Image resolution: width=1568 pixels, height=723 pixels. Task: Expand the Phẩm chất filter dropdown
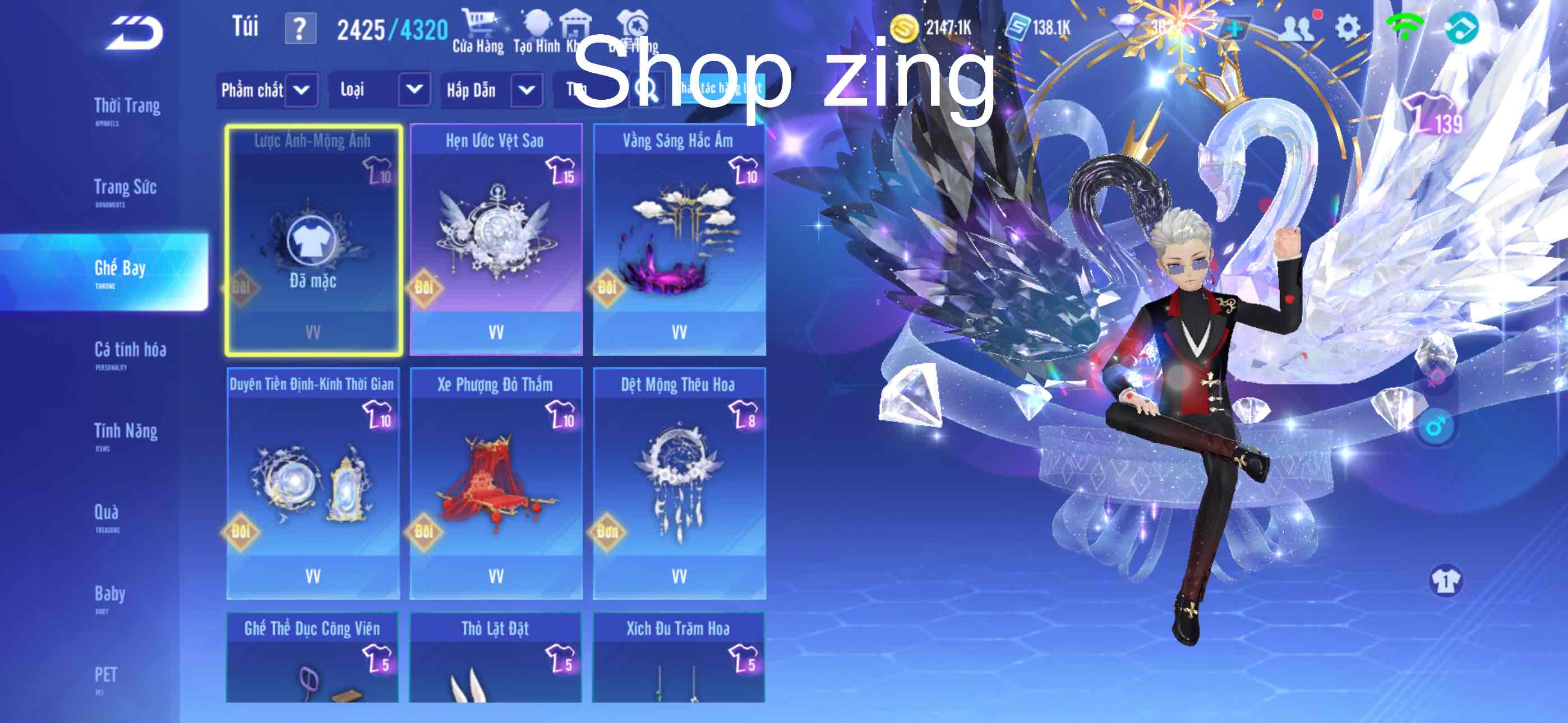coord(269,90)
